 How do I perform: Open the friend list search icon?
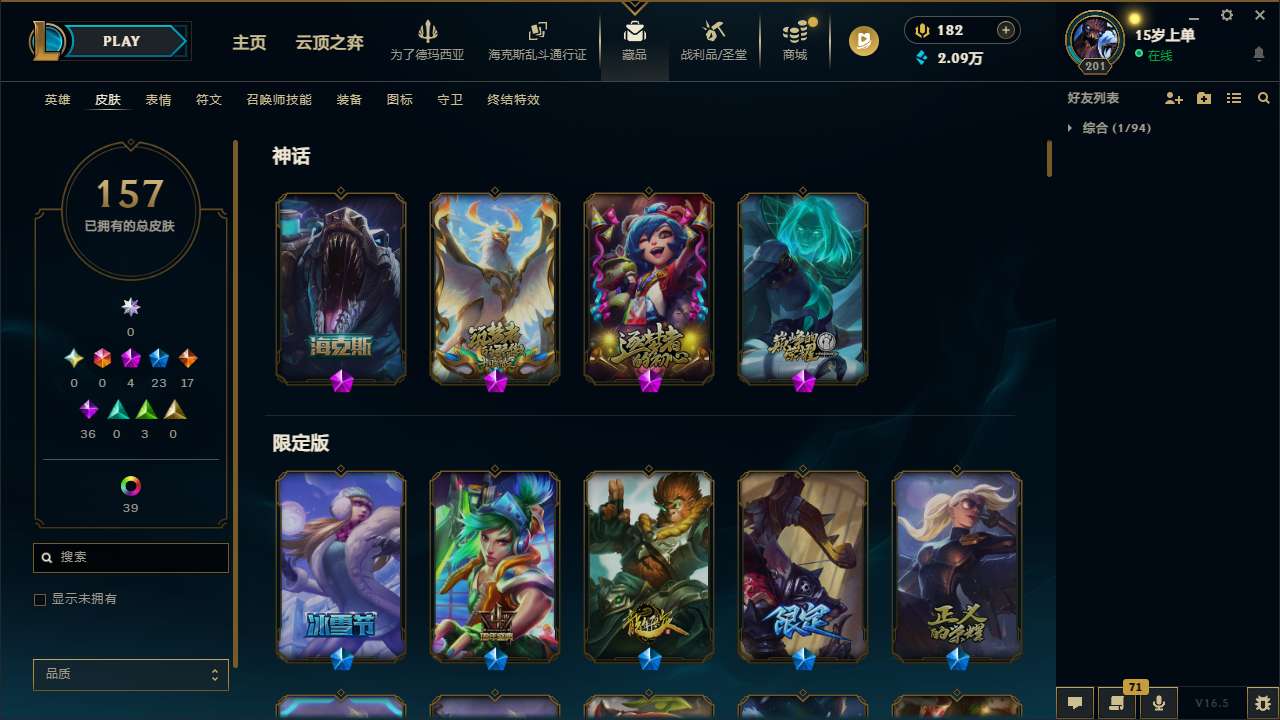coord(1263,98)
